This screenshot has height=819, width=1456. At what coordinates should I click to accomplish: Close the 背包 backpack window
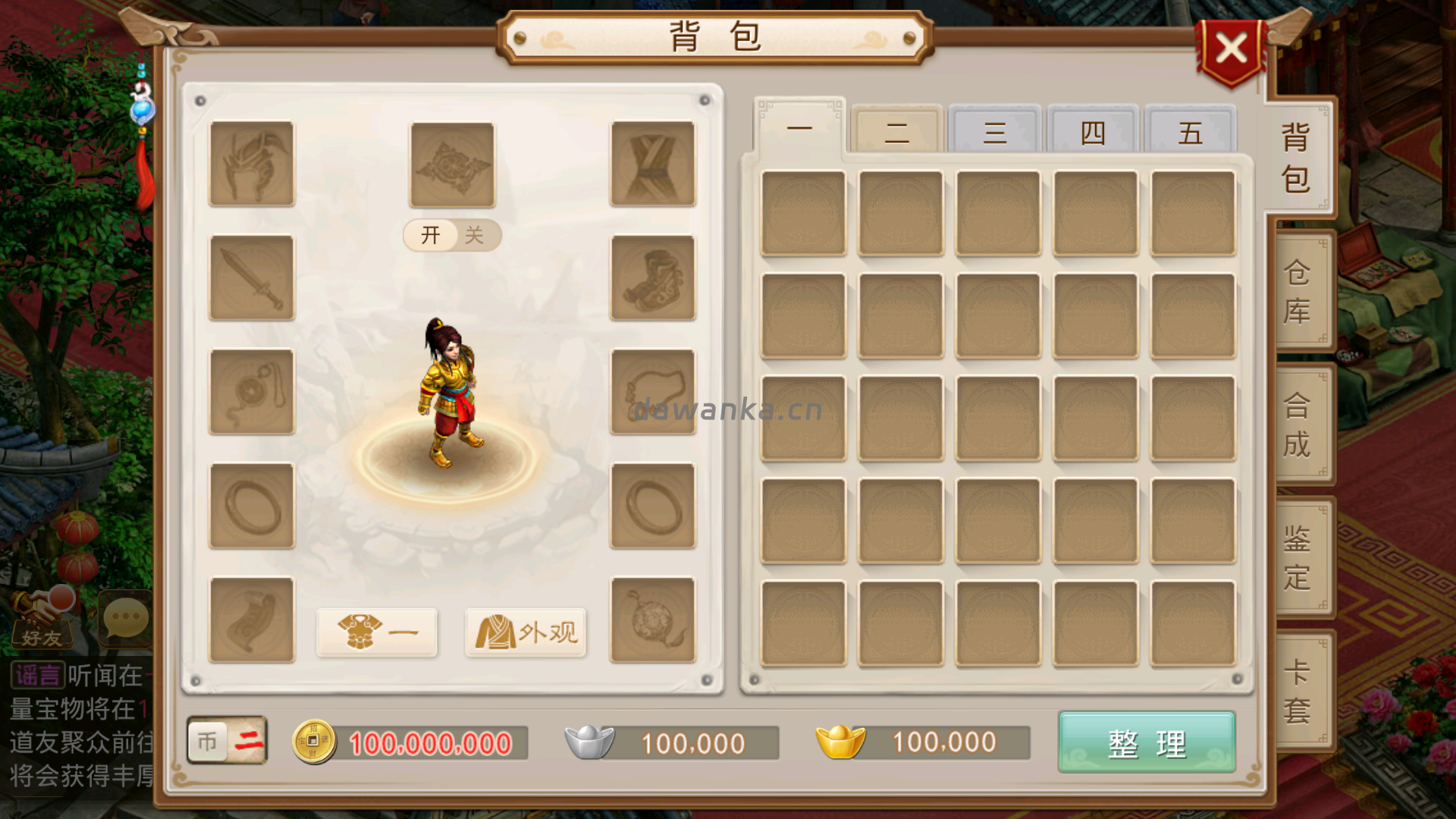[1231, 50]
